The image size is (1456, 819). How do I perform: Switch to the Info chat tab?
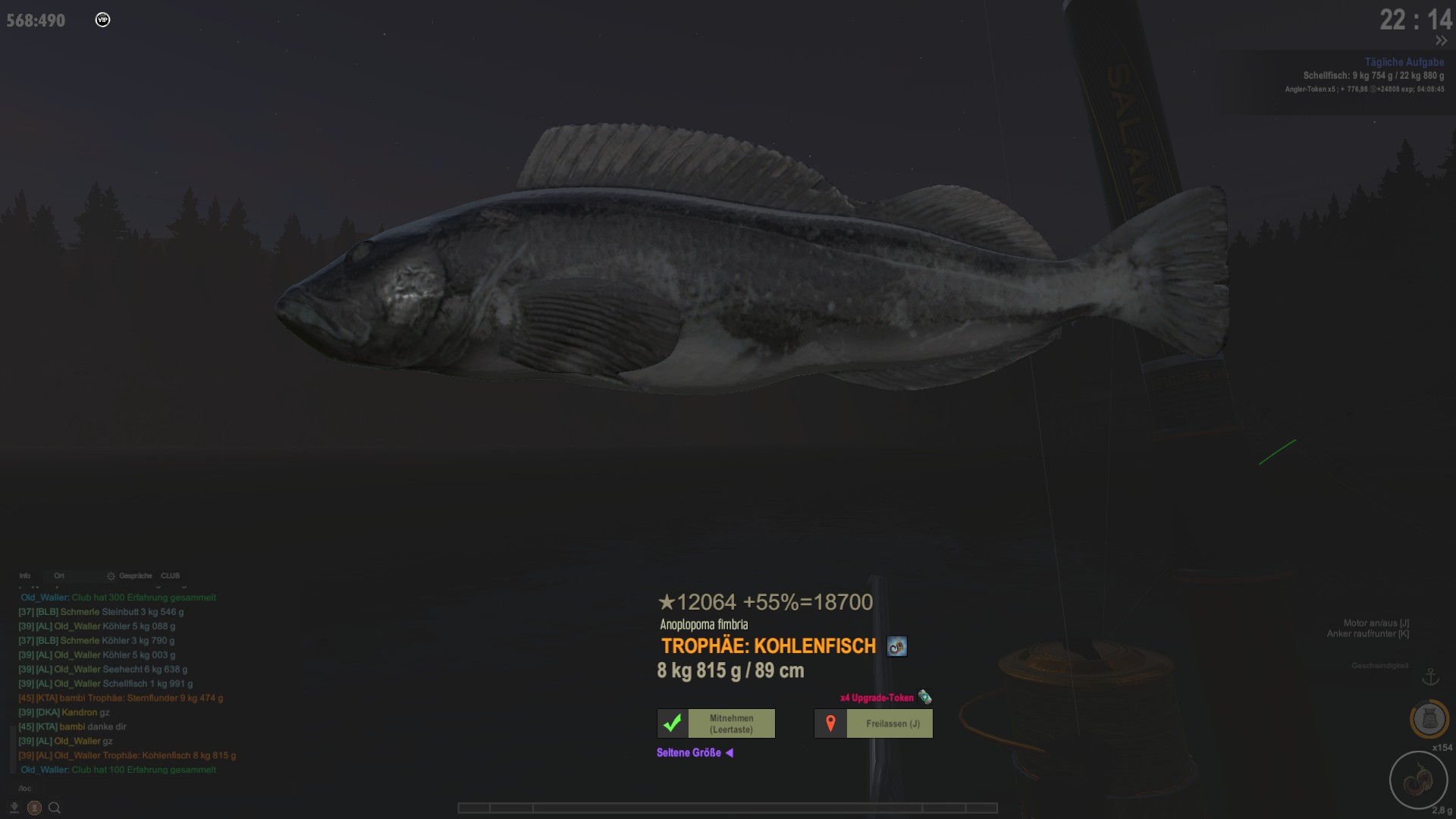tap(25, 576)
